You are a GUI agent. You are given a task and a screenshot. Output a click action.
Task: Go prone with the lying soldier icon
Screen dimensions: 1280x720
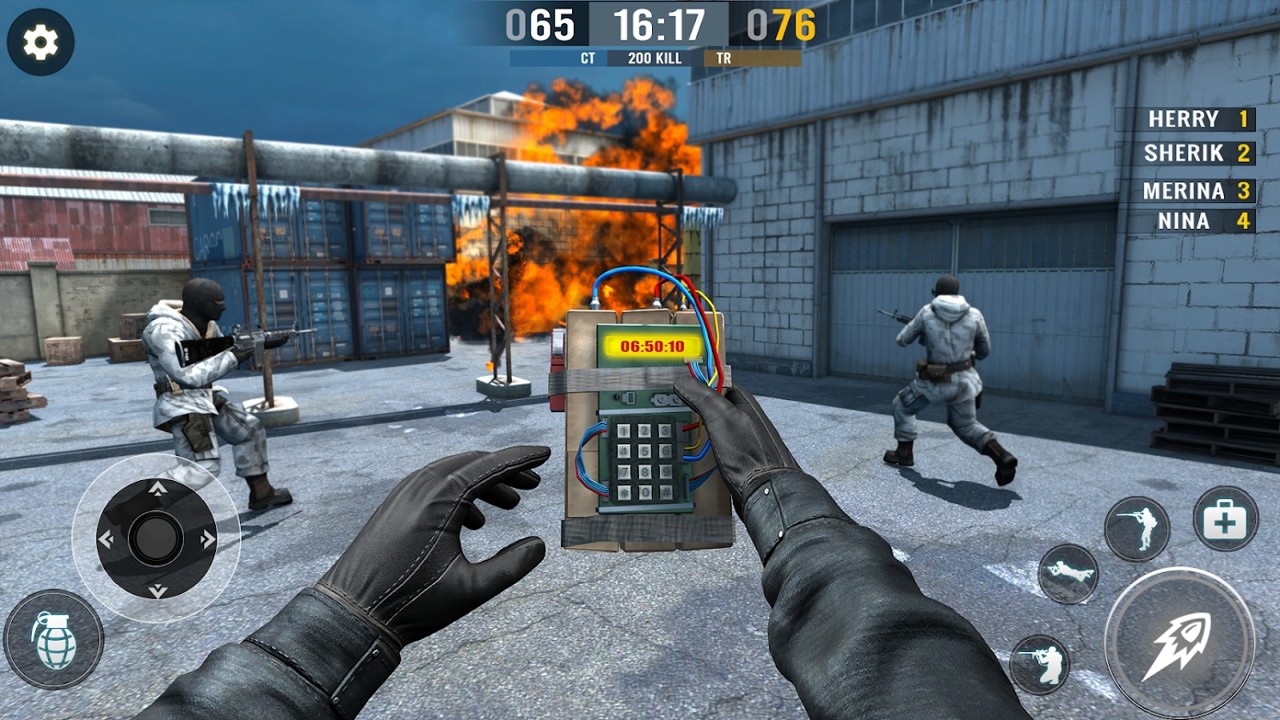[x=1068, y=574]
